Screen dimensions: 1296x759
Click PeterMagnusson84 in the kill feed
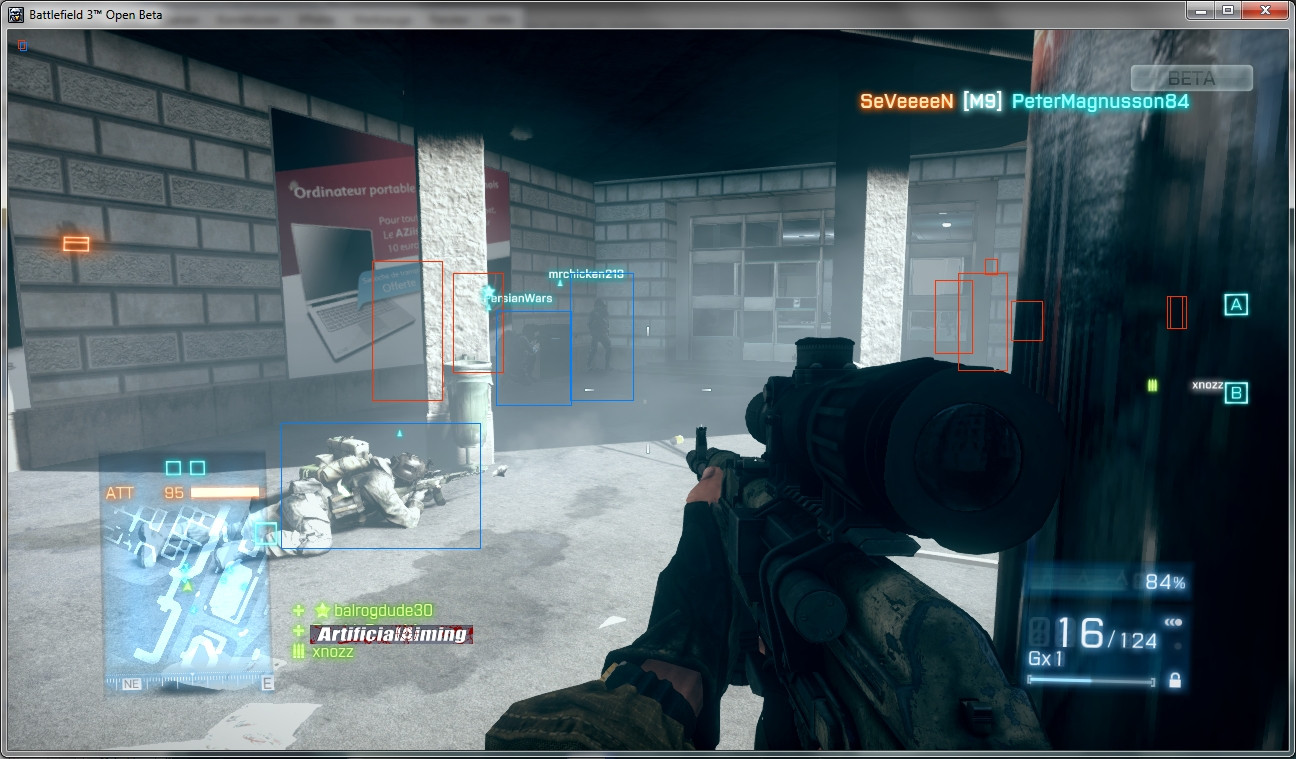point(1098,101)
